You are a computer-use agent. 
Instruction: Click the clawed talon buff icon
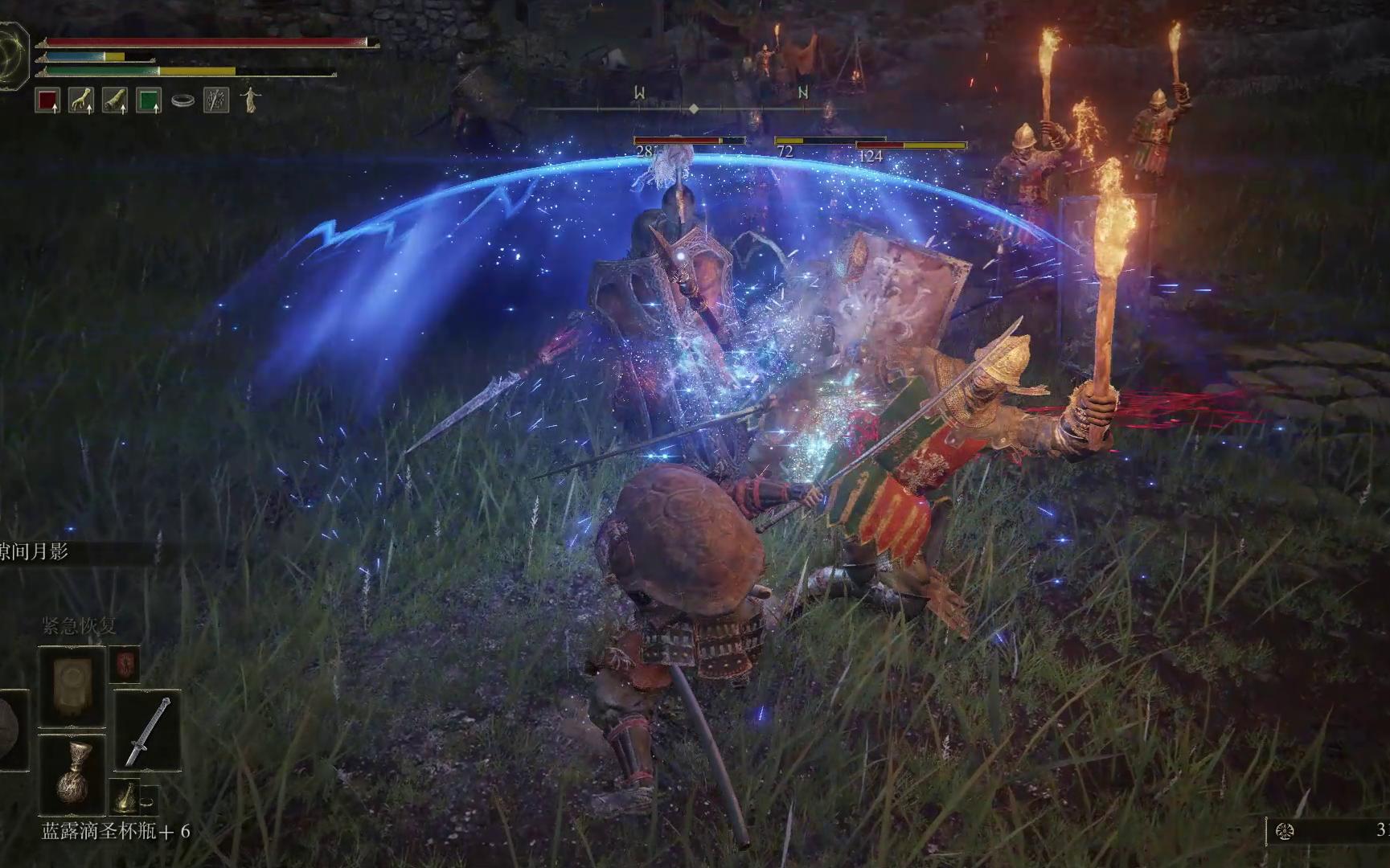click(81, 100)
